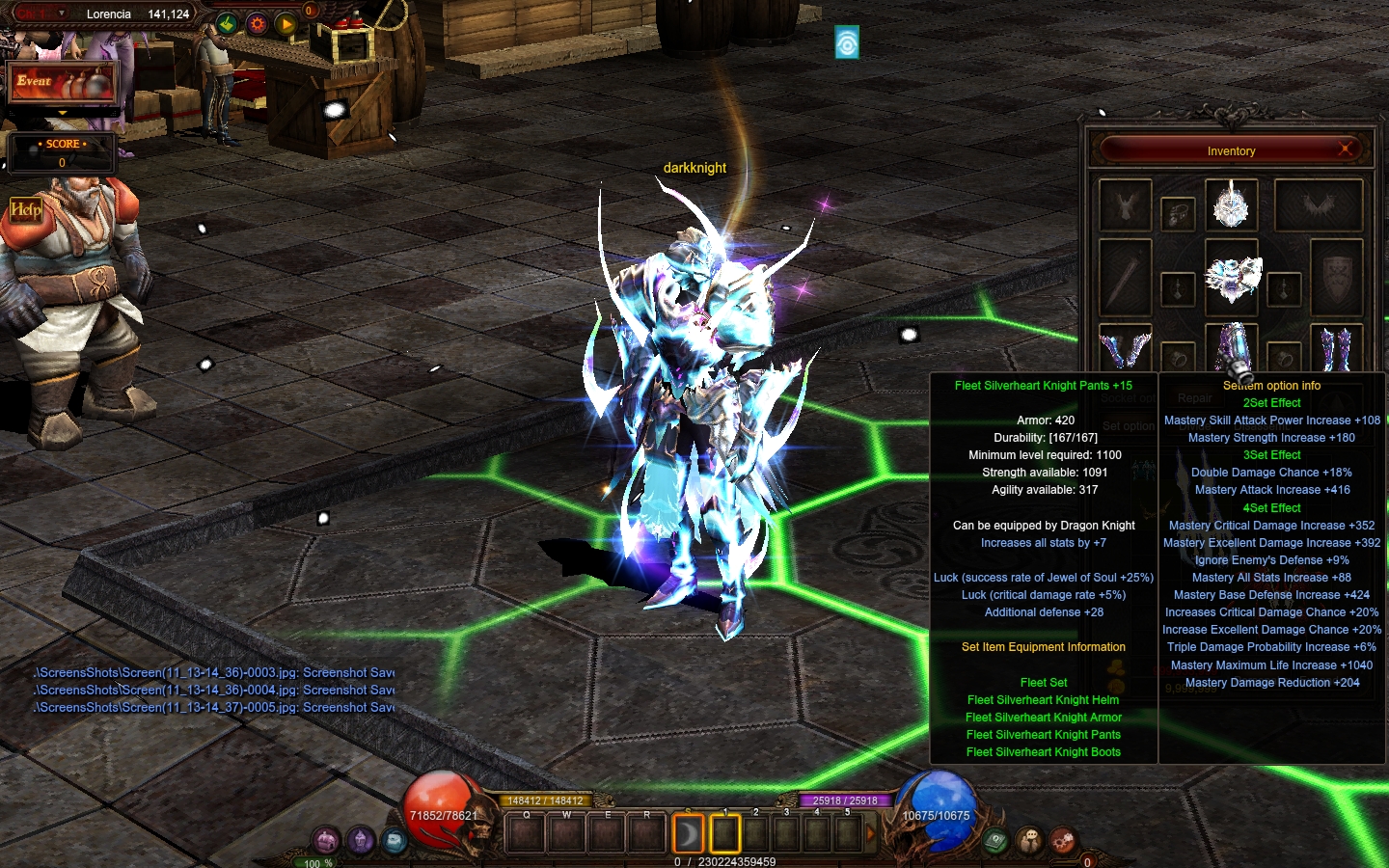
Task: Open the Help button
Action: (26, 209)
